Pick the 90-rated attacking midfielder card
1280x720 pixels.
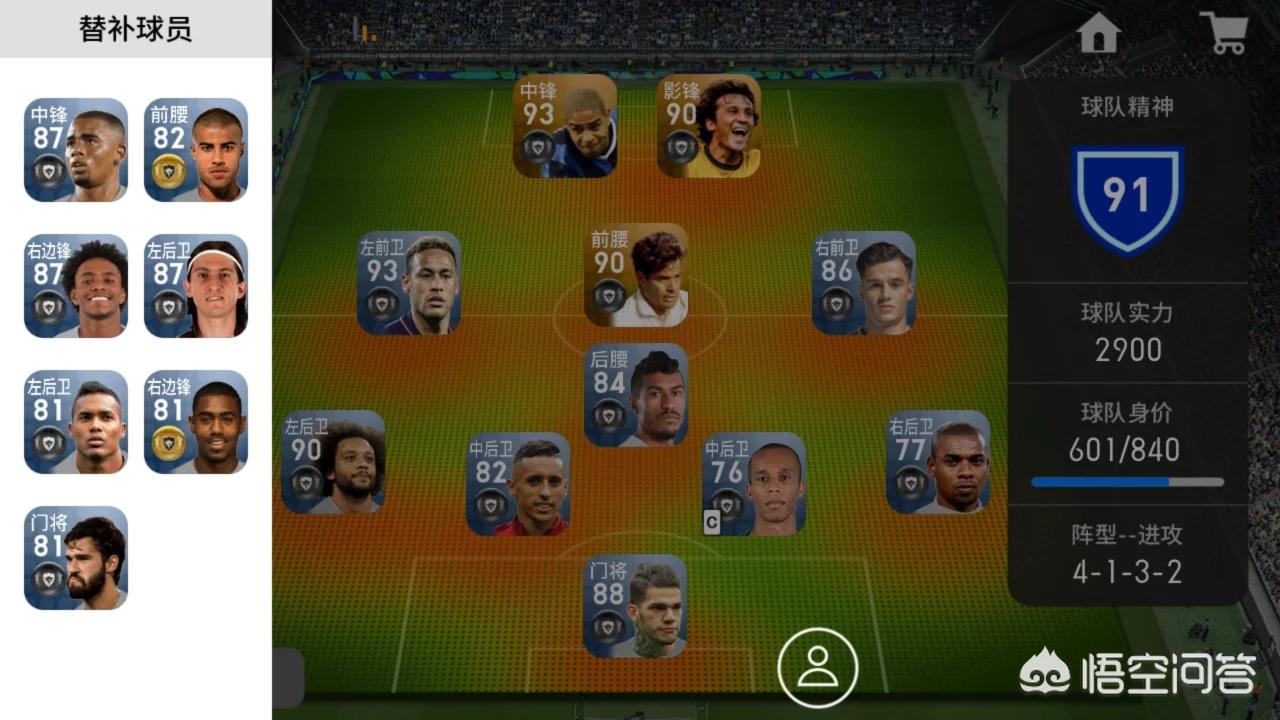point(637,275)
